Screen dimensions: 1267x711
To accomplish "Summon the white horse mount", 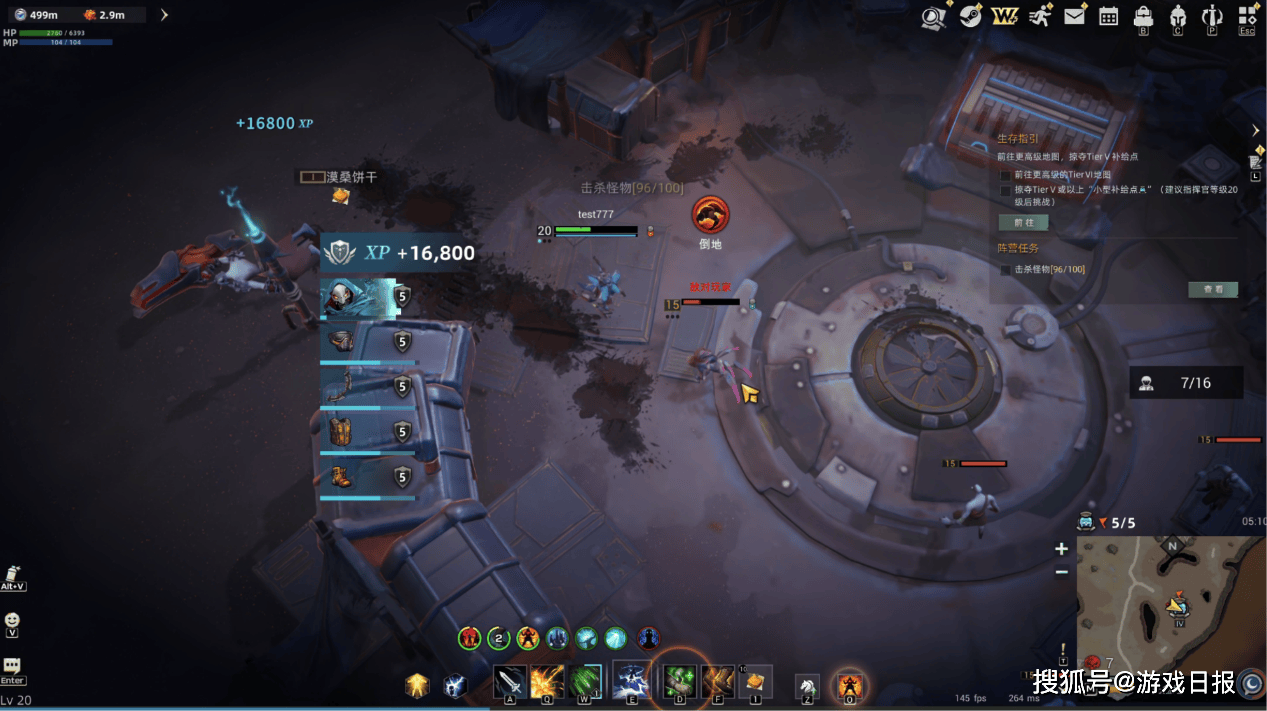I will click(x=807, y=686).
